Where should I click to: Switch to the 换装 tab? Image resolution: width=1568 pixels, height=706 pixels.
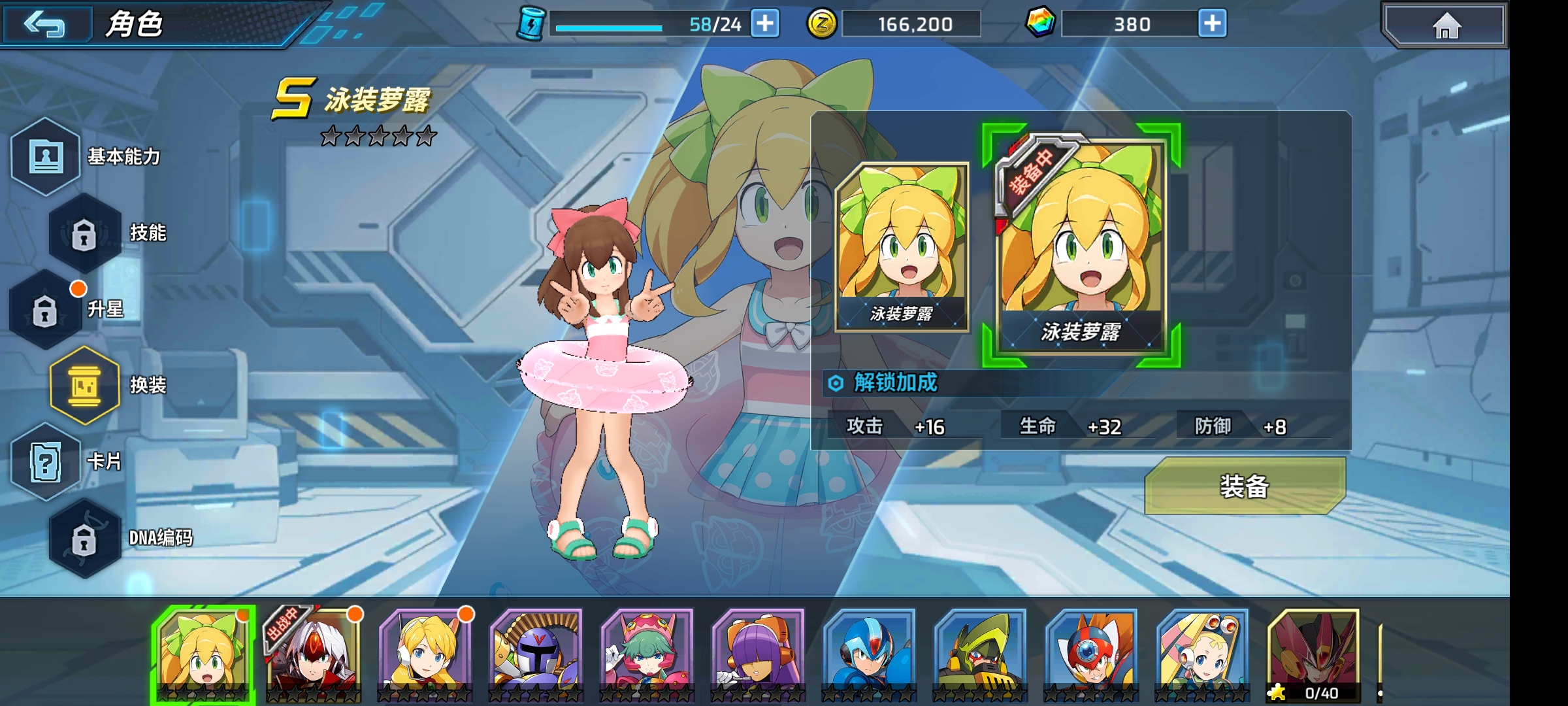click(x=85, y=386)
